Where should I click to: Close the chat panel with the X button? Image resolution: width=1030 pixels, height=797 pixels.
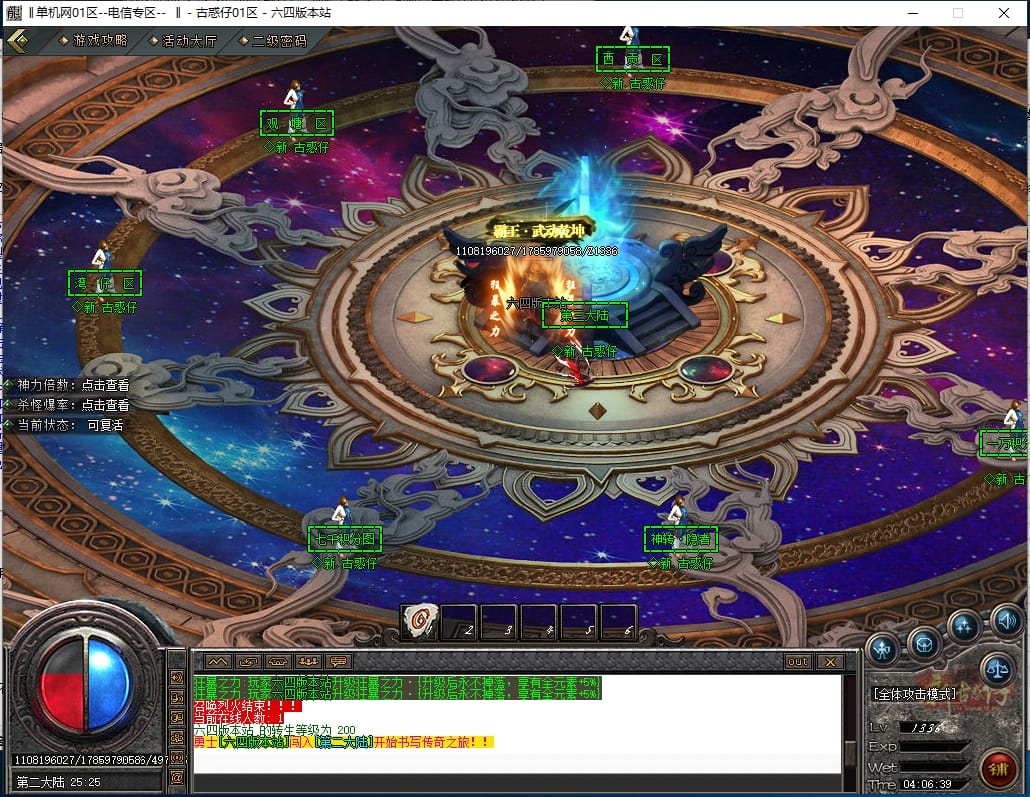coord(829,662)
